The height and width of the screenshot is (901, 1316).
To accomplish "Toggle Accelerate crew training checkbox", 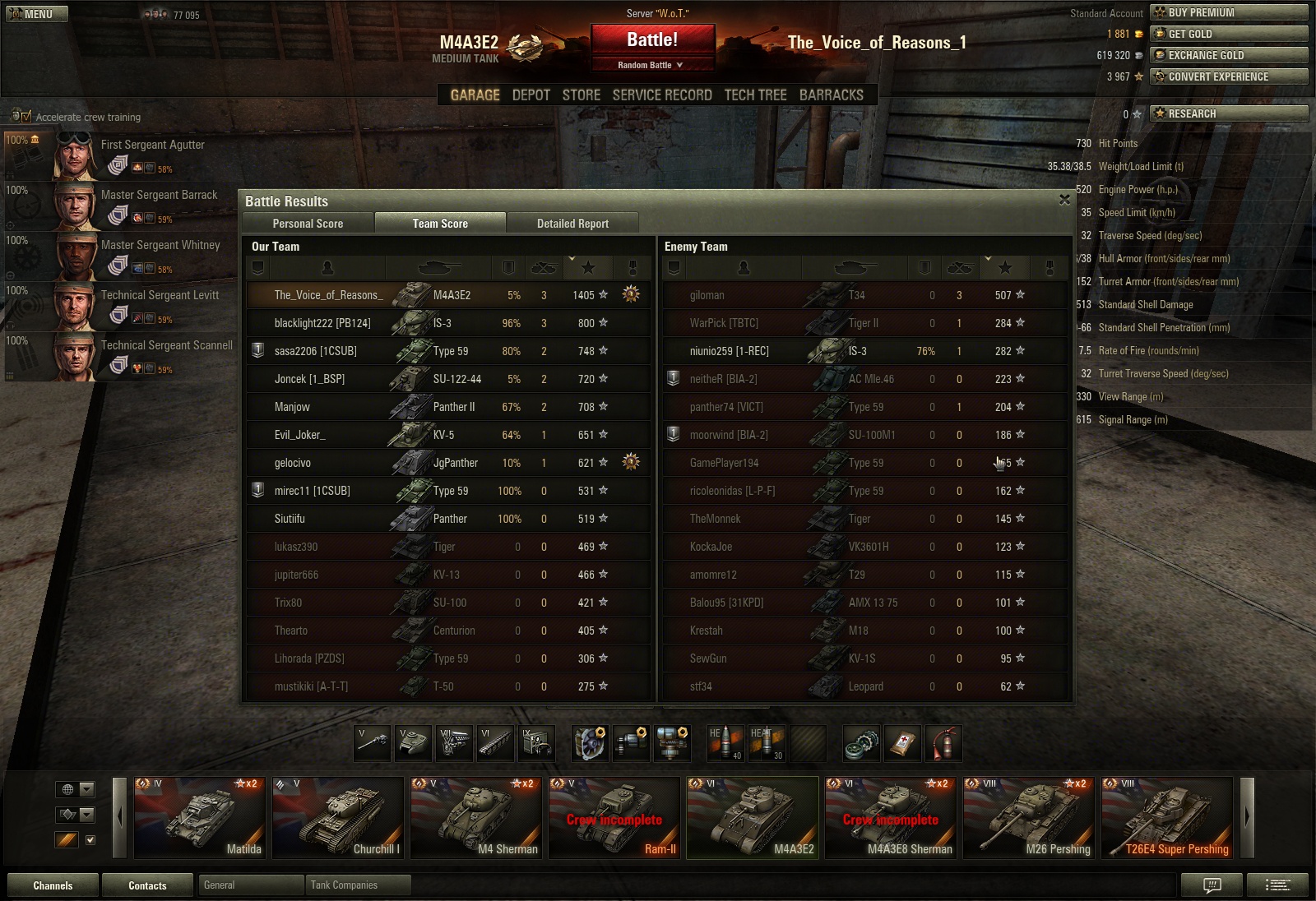I will [25, 117].
